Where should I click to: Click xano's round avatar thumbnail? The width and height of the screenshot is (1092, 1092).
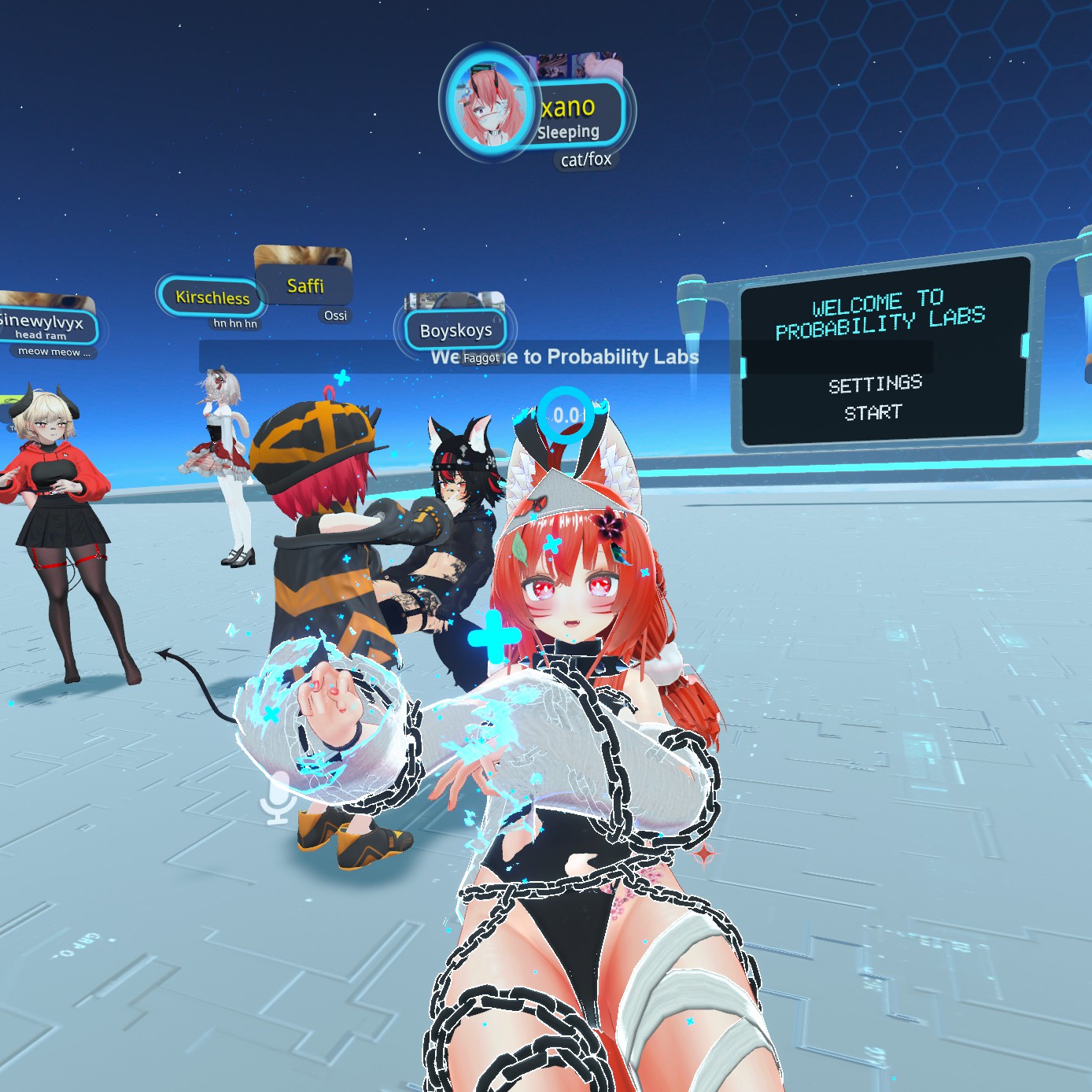(489, 105)
